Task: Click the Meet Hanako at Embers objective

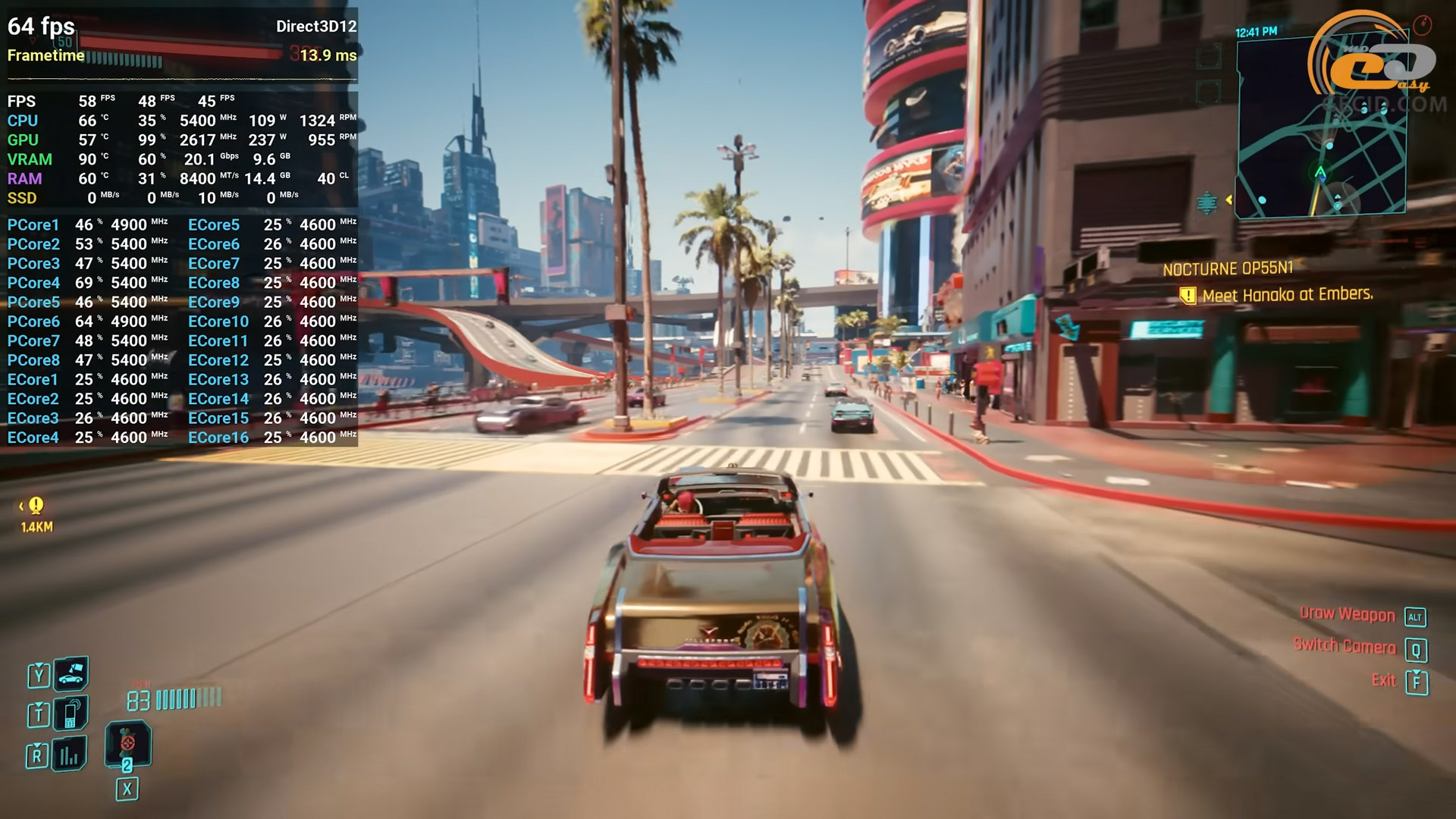Action: pos(1287,295)
